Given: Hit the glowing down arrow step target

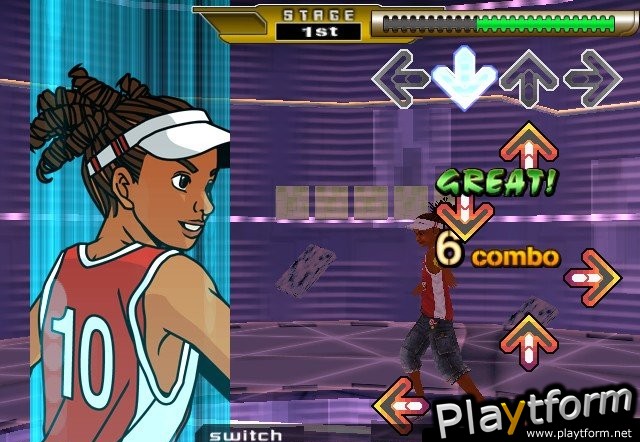Looking at the screenshot, I should coord(464,76).
